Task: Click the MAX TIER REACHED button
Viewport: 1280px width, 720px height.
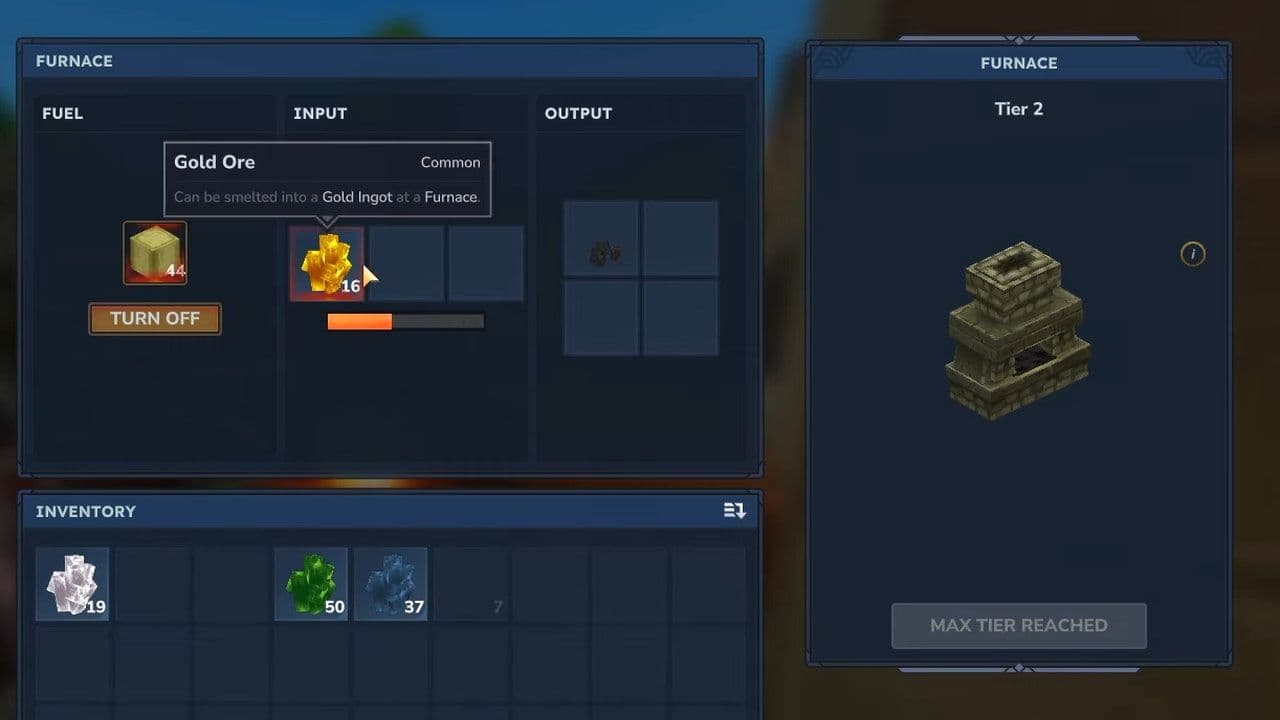Action: point(1018,625)
